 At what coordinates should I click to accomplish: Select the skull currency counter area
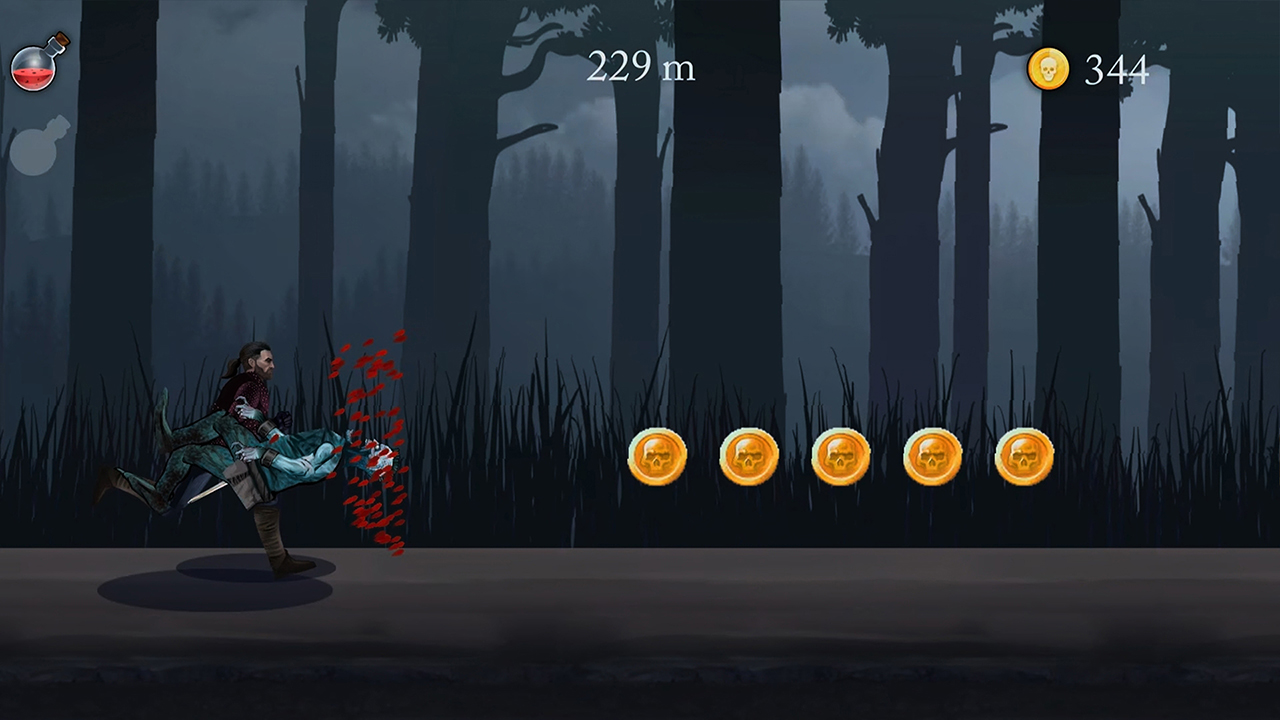tap(1090, 69)
